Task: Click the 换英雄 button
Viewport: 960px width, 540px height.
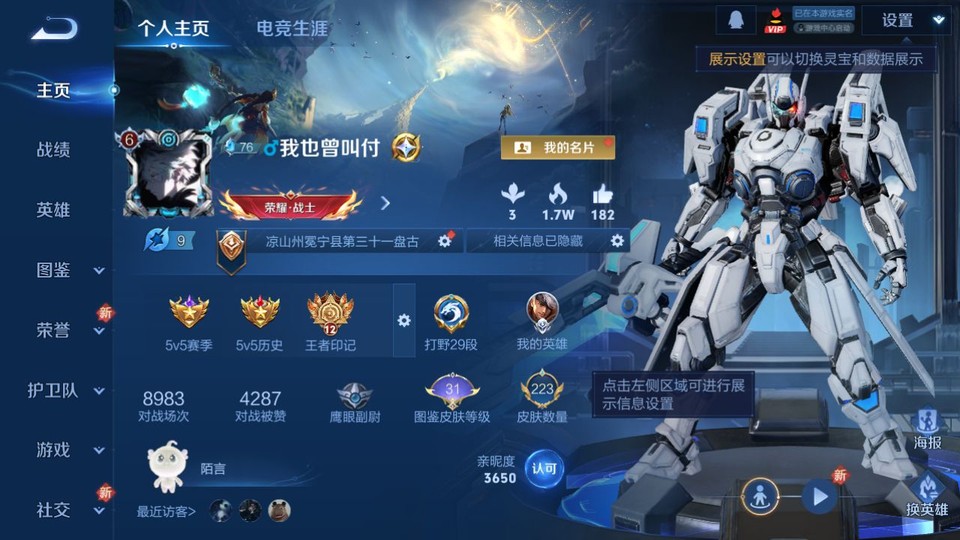Action: (927, 492)
